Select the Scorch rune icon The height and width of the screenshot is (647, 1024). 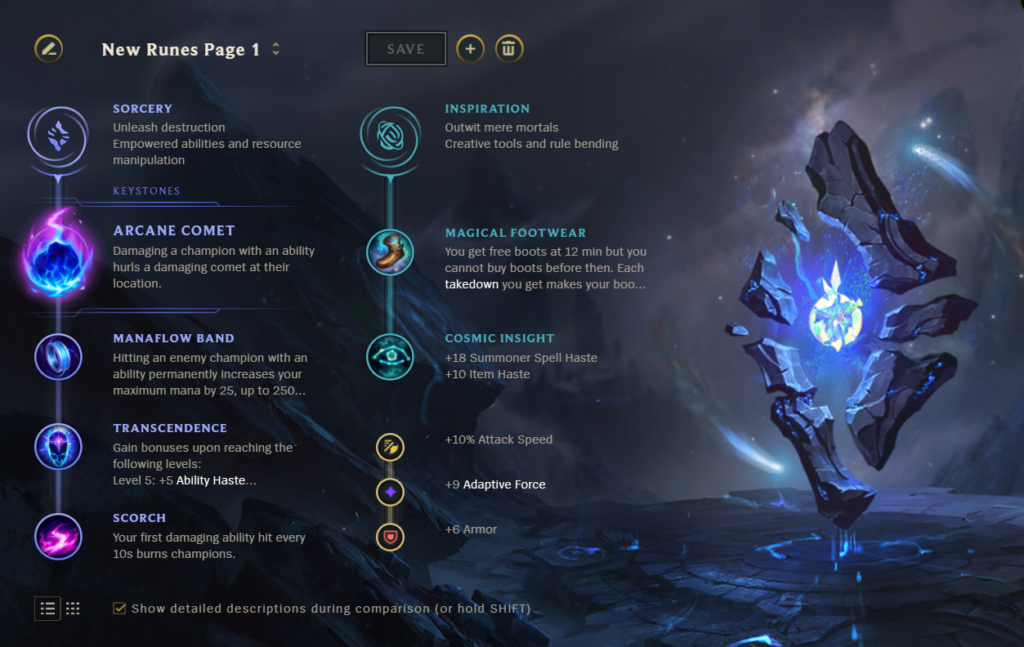pos(58,536)
